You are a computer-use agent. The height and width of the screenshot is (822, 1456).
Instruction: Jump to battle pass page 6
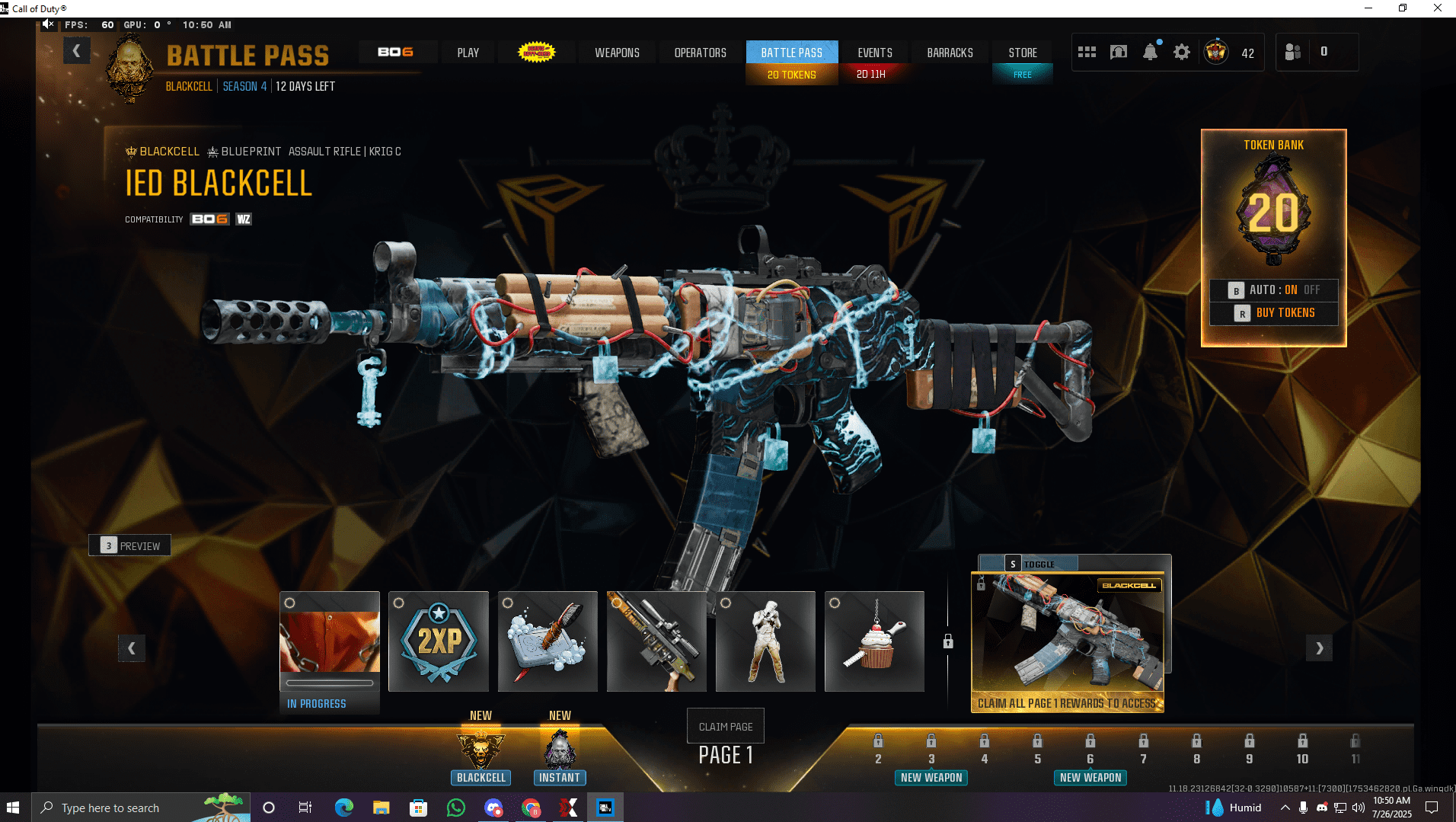(x=1090, y=750)
